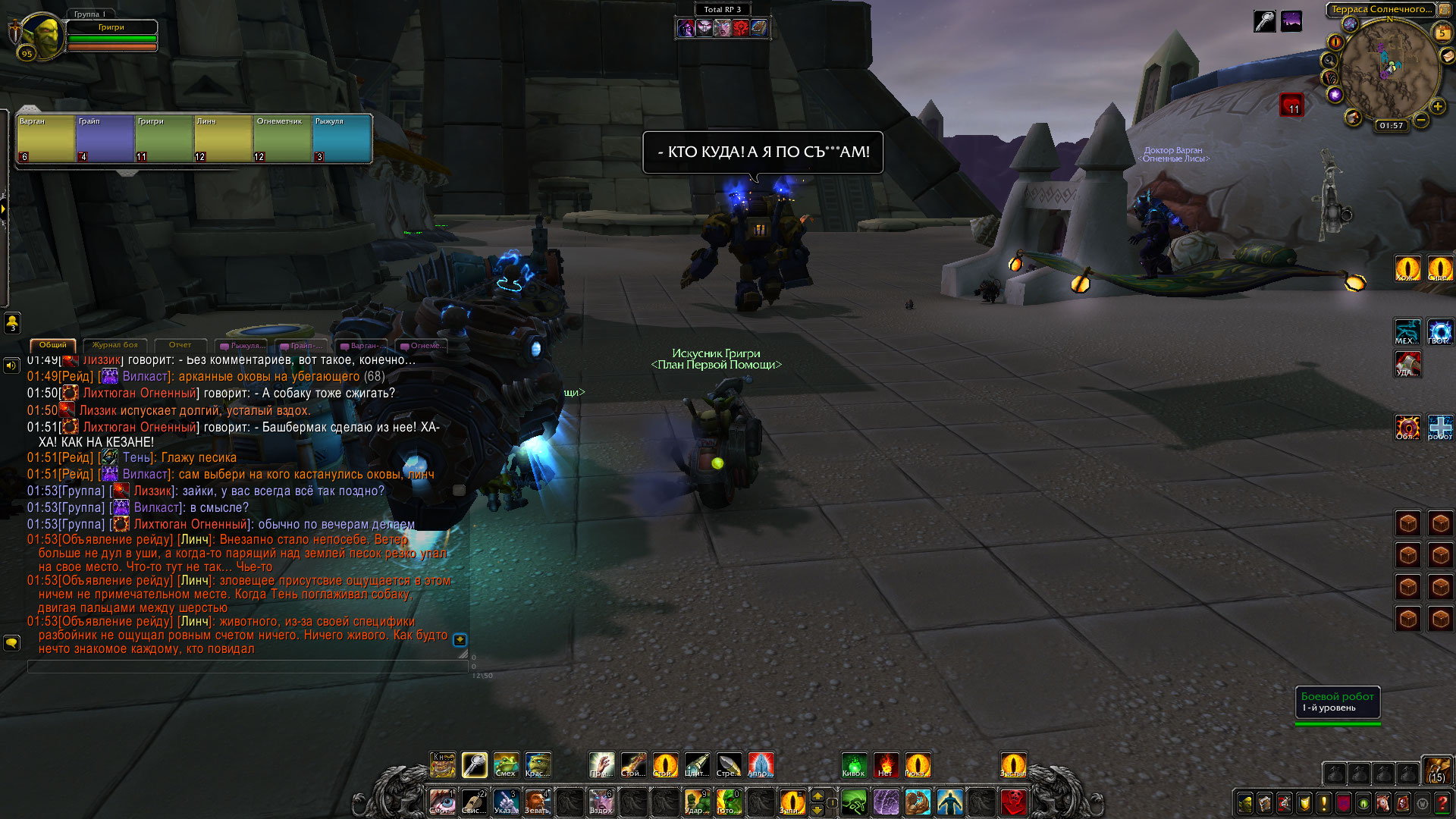Click the Григри player portrait

(38, 36)
